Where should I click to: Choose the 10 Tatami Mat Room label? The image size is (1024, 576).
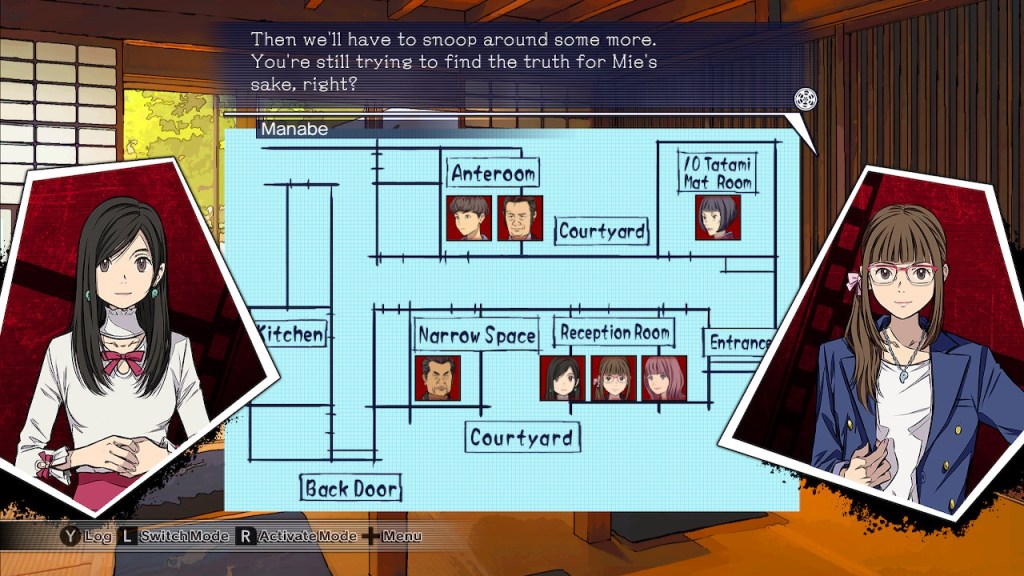pyautogui.click(x=717, y=172)
